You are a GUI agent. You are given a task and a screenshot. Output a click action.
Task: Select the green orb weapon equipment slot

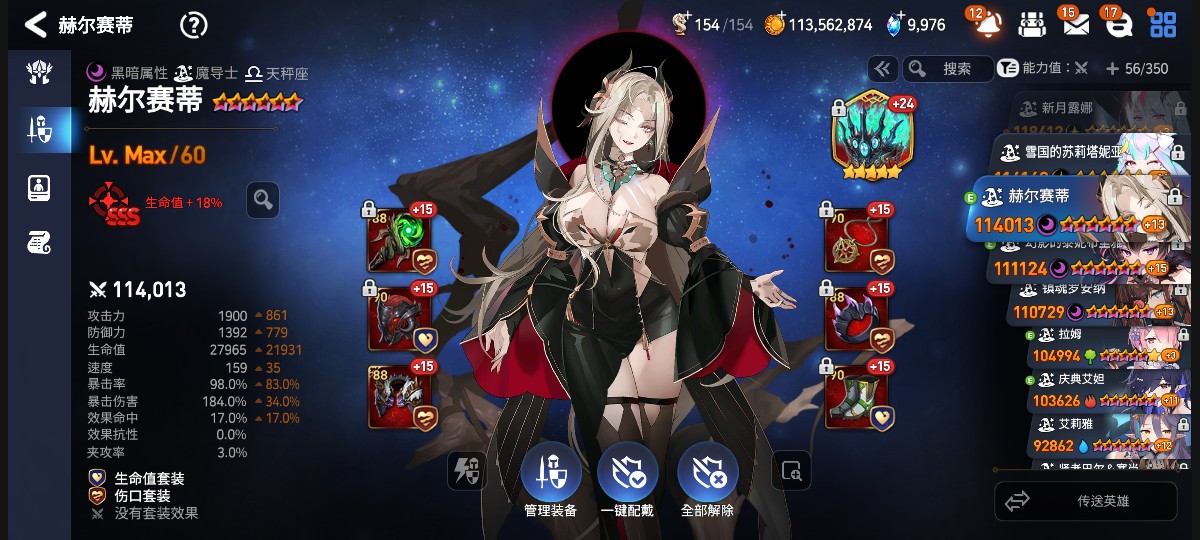[401, 240]
